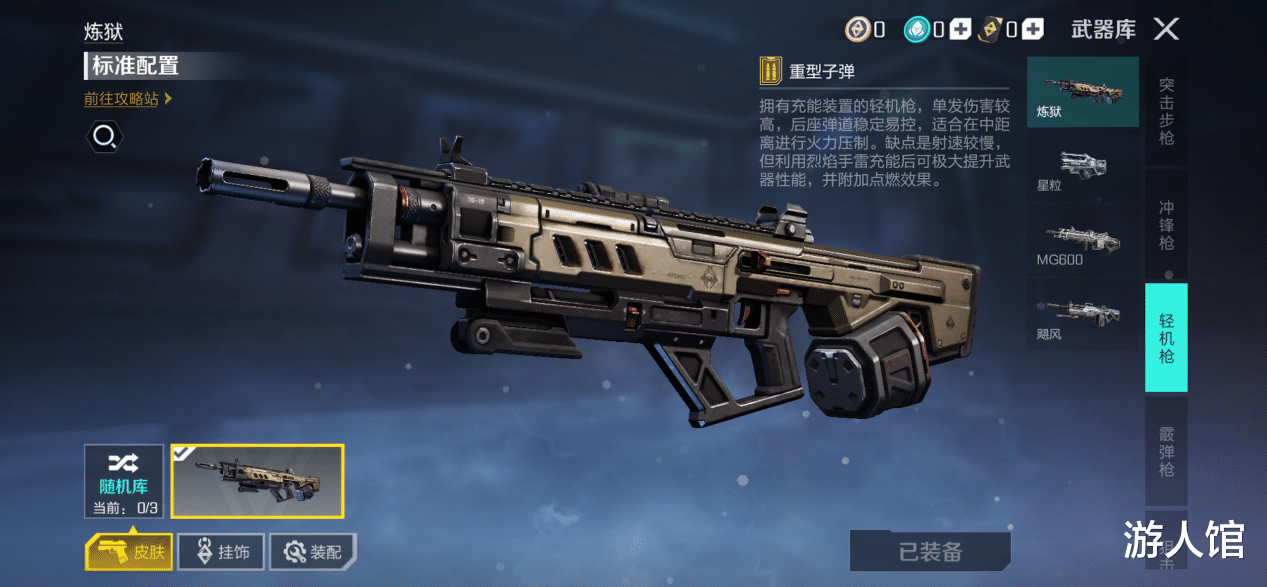1267x587 pixels.
Task: Switch to the 冲锋枪 category tab
Action: pyautogui.click(x=1166, y=225)
